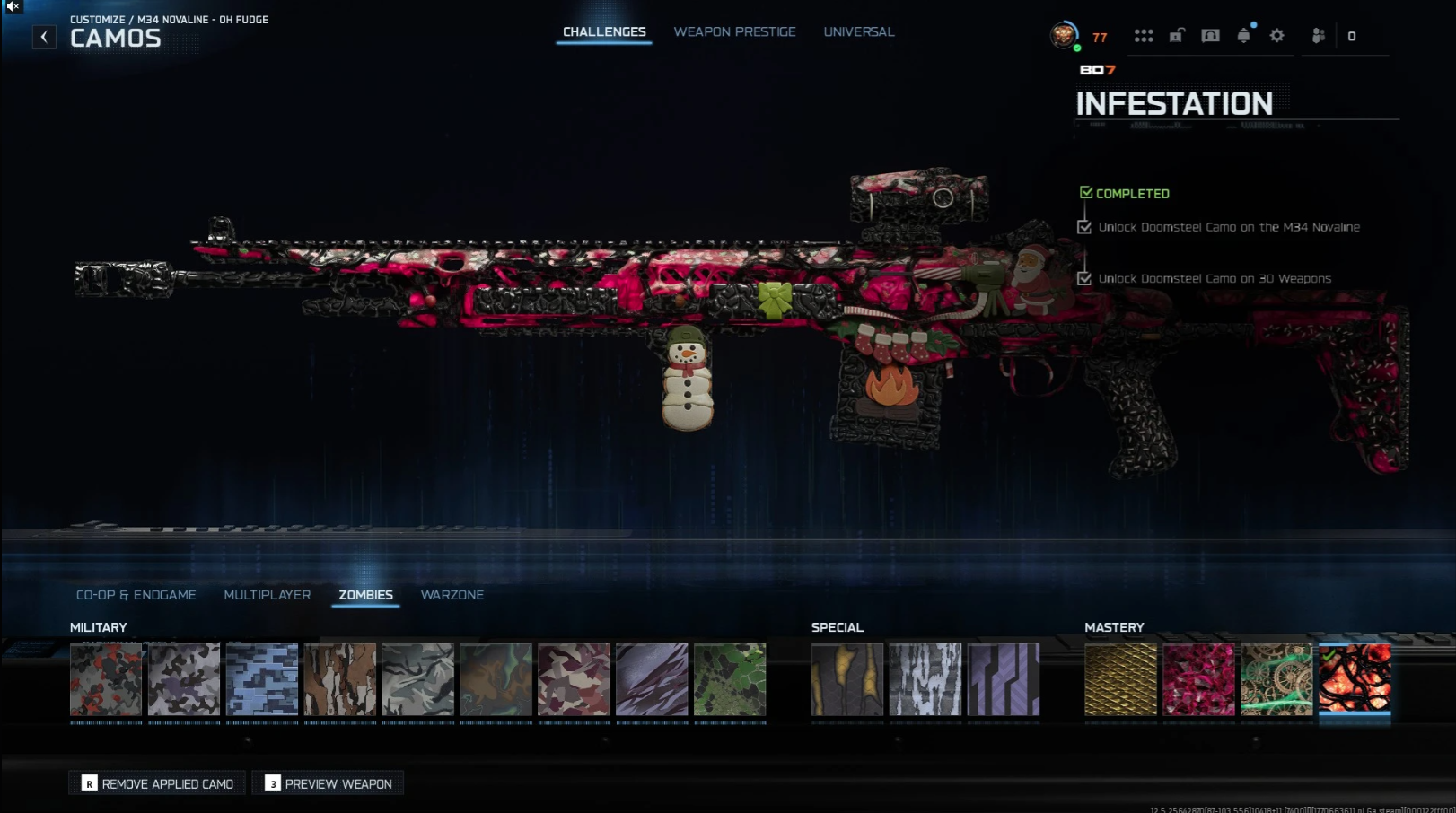The height and width of the screenshot is (813, 1456).
Task: Open the Co-op & Endgame camo category
Action: coord(136,595)
